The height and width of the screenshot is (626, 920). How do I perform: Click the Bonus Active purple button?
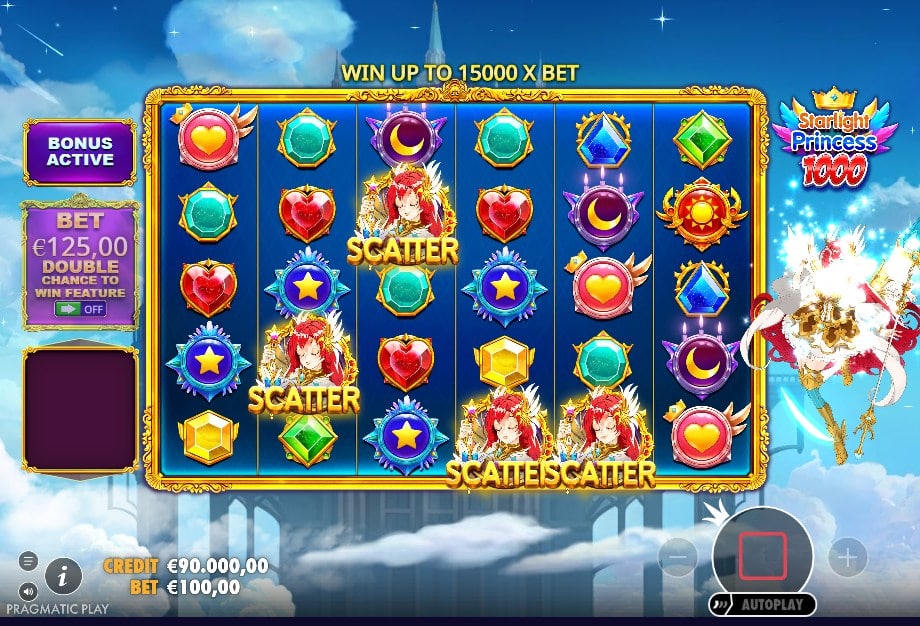click(79, 152)
